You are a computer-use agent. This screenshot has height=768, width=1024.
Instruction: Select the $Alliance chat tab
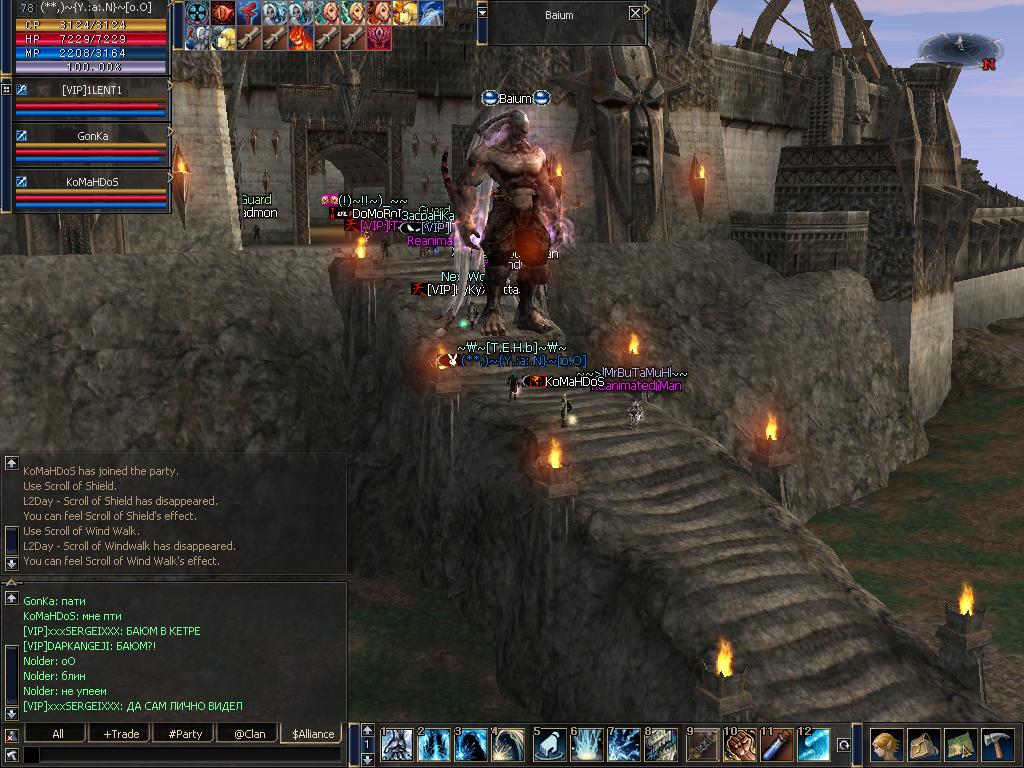312,734
